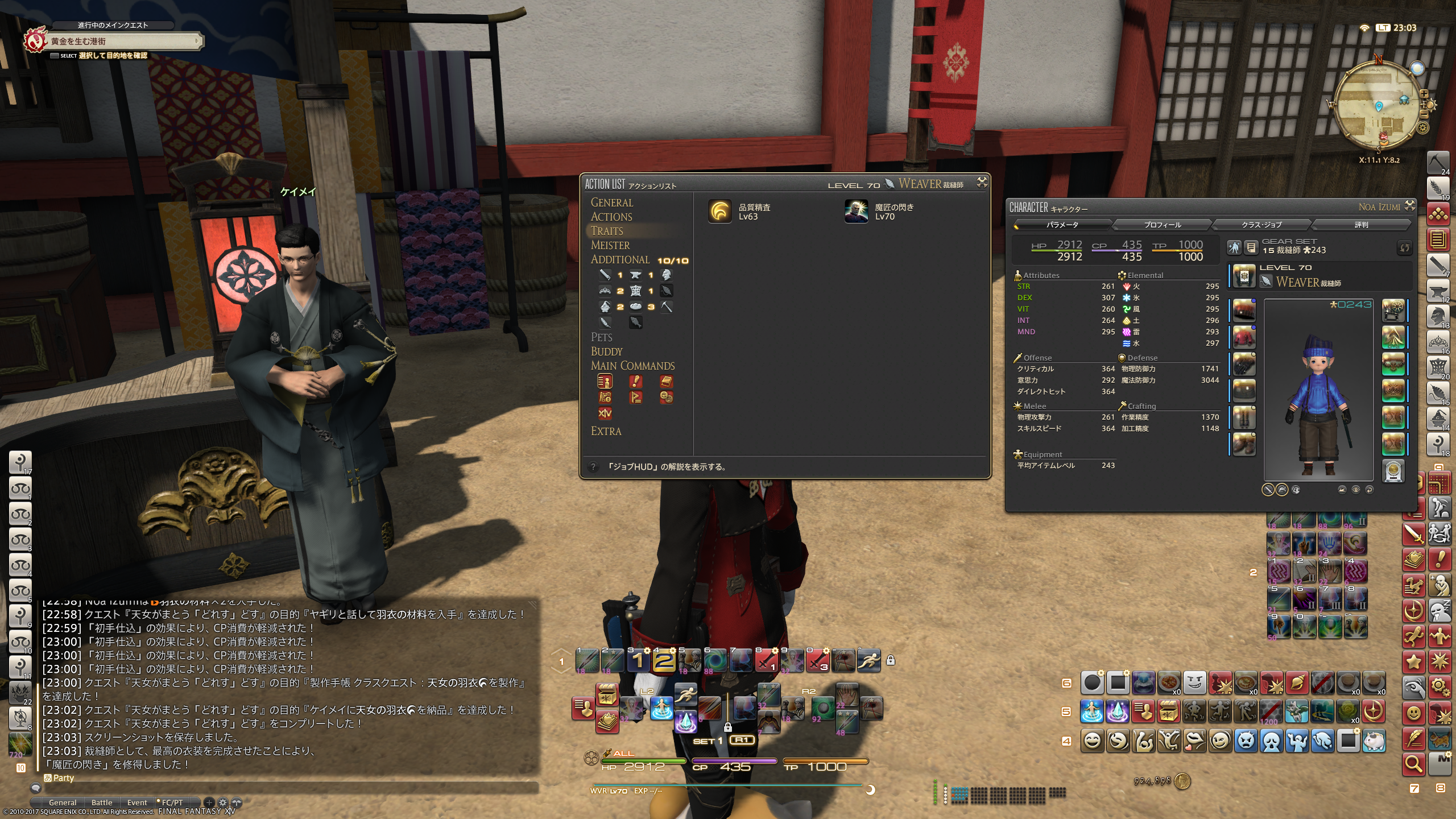
Task: Close the Character window
Action: click(x=1409, y=205)
